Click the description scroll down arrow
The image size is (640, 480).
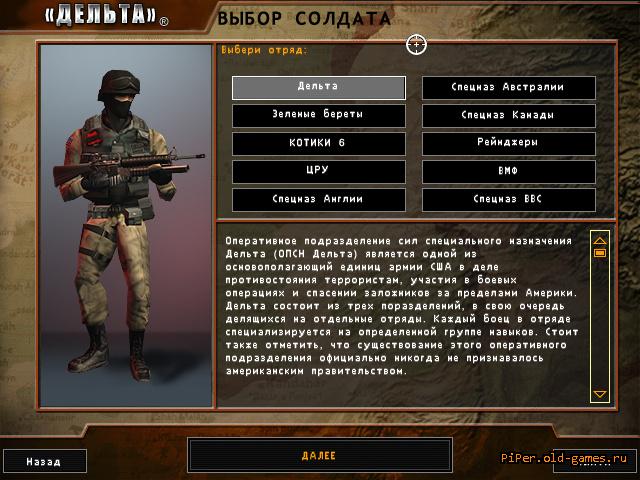(600, 395)
